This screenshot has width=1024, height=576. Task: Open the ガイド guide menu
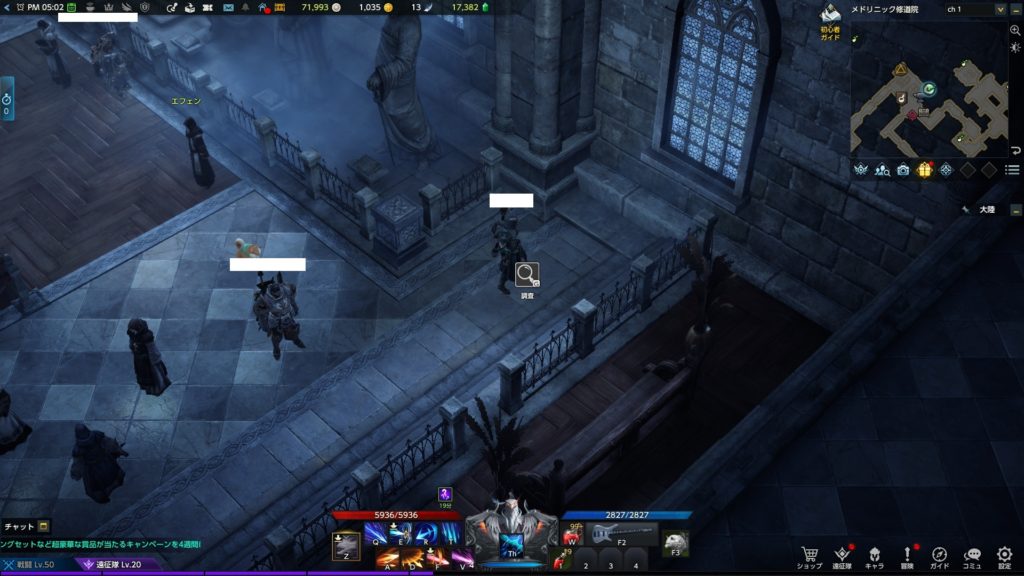940,555
